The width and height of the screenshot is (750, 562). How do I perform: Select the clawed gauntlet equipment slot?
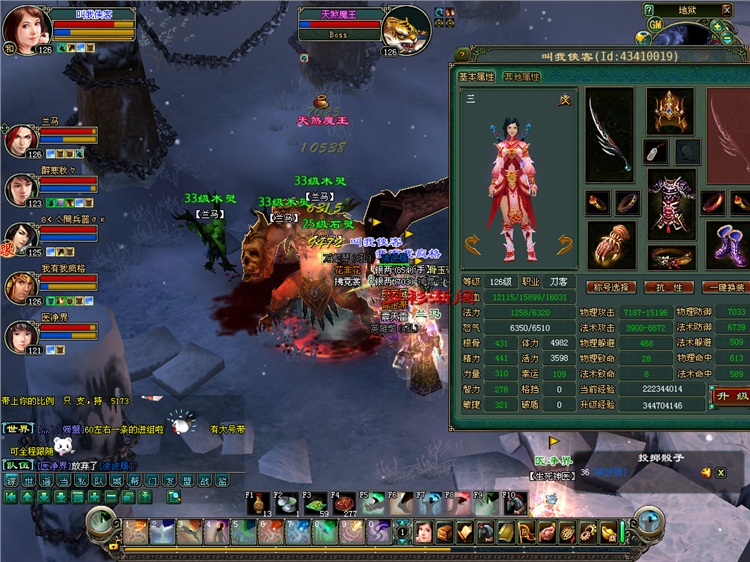609,244
